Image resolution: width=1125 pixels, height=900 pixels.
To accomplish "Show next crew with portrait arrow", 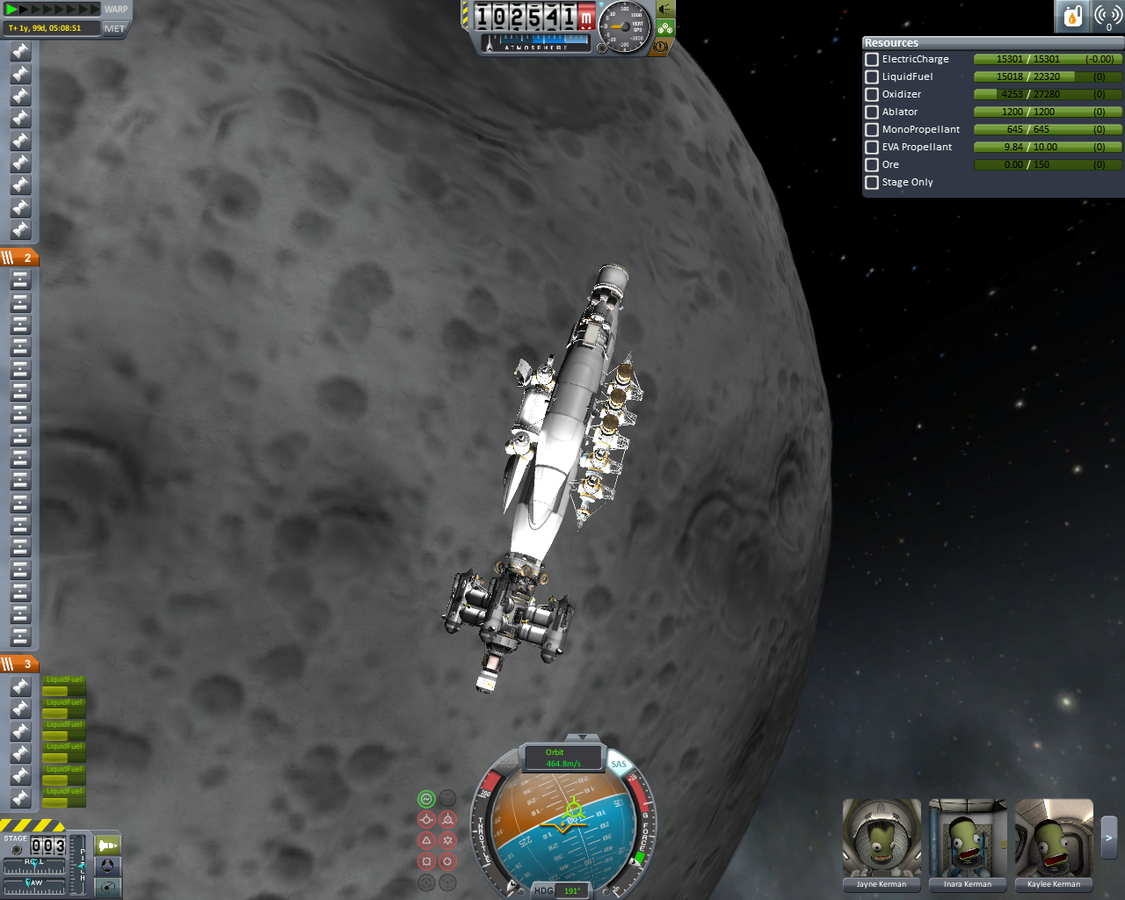I will coord(1109,838).
